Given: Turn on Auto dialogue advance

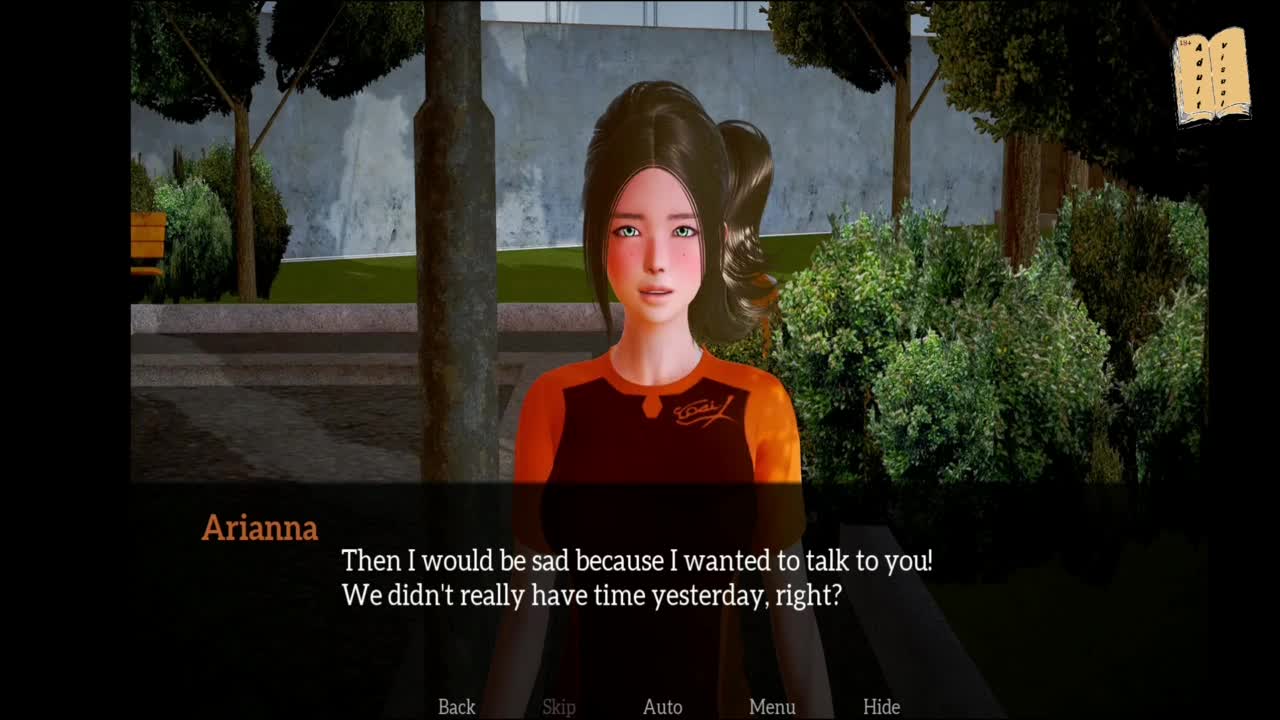Looking at the screenshot, I should (x=662, y=707).
